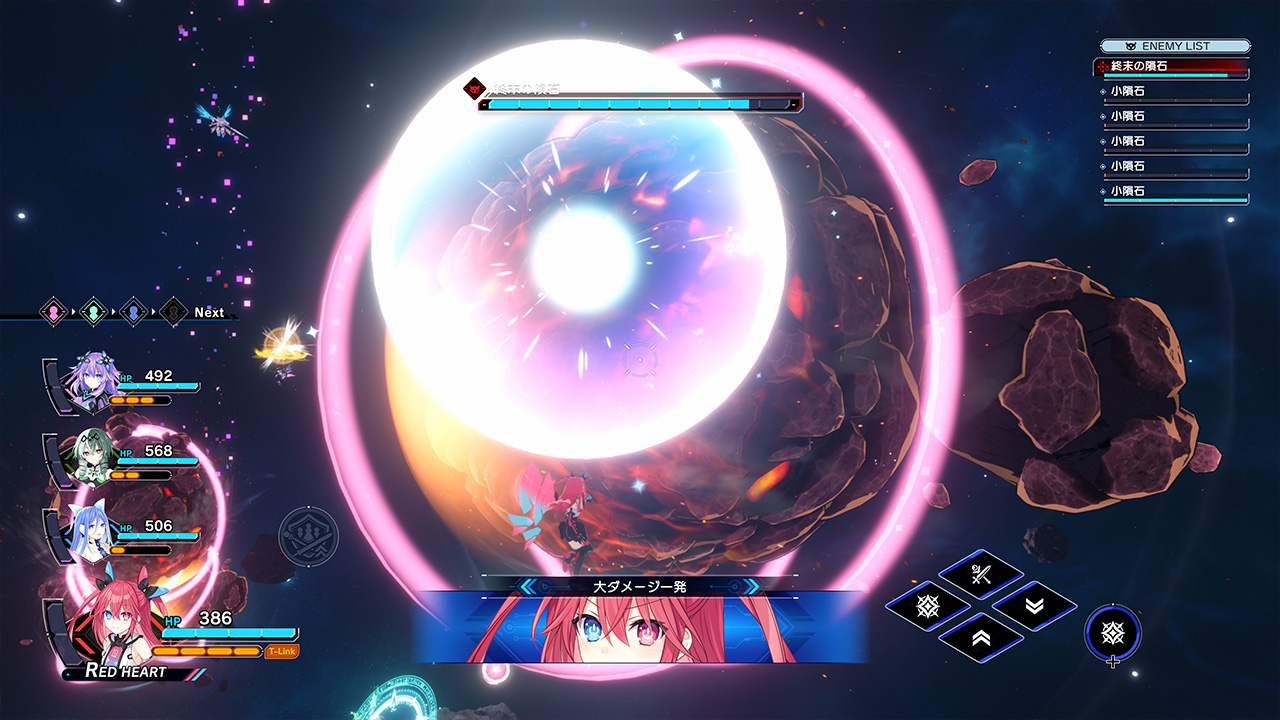The height and width of the screenshot is (720, 1280).
Task: Click the ENEMY LIST header
Action: 1175,46
